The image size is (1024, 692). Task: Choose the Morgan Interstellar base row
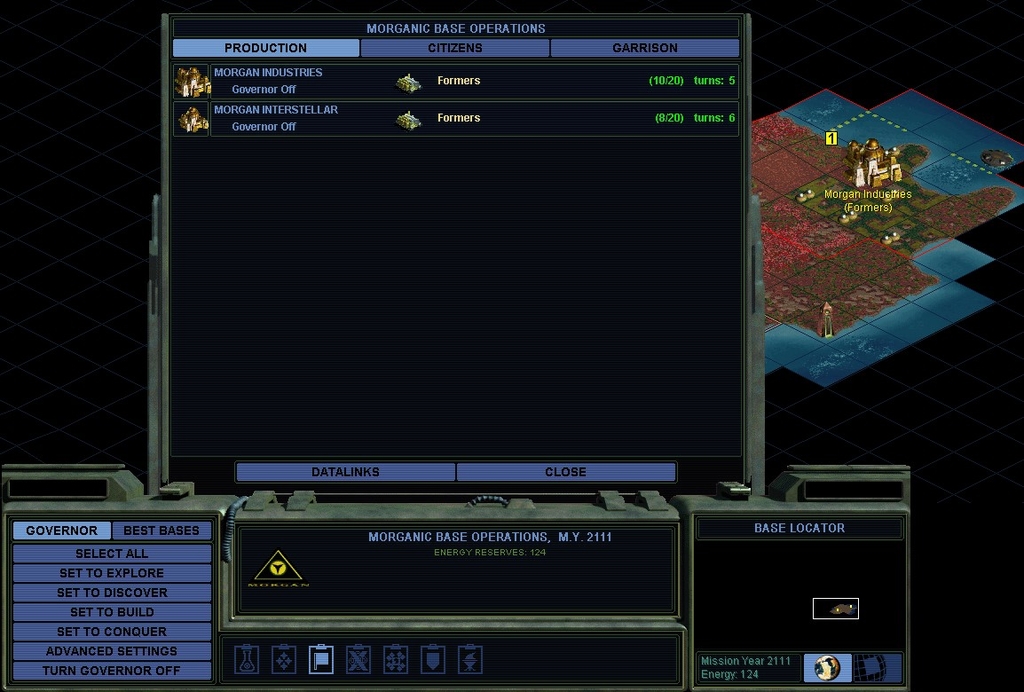[x=456, y=118]
